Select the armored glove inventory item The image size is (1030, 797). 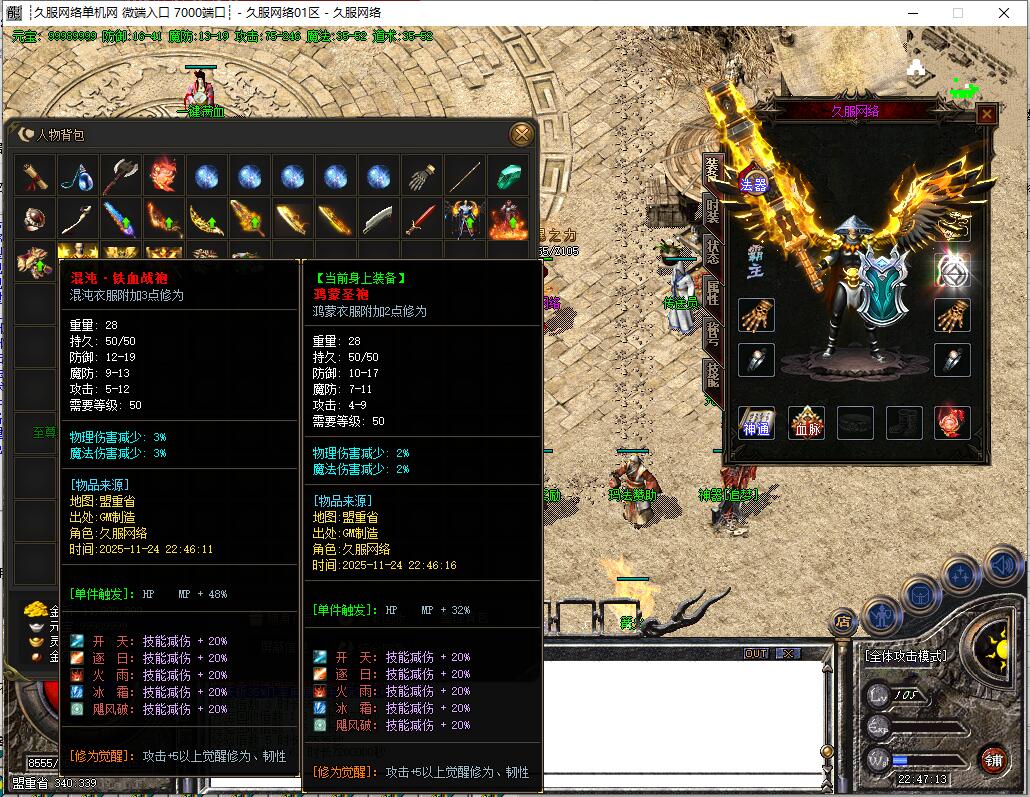[x=421, y=176]
